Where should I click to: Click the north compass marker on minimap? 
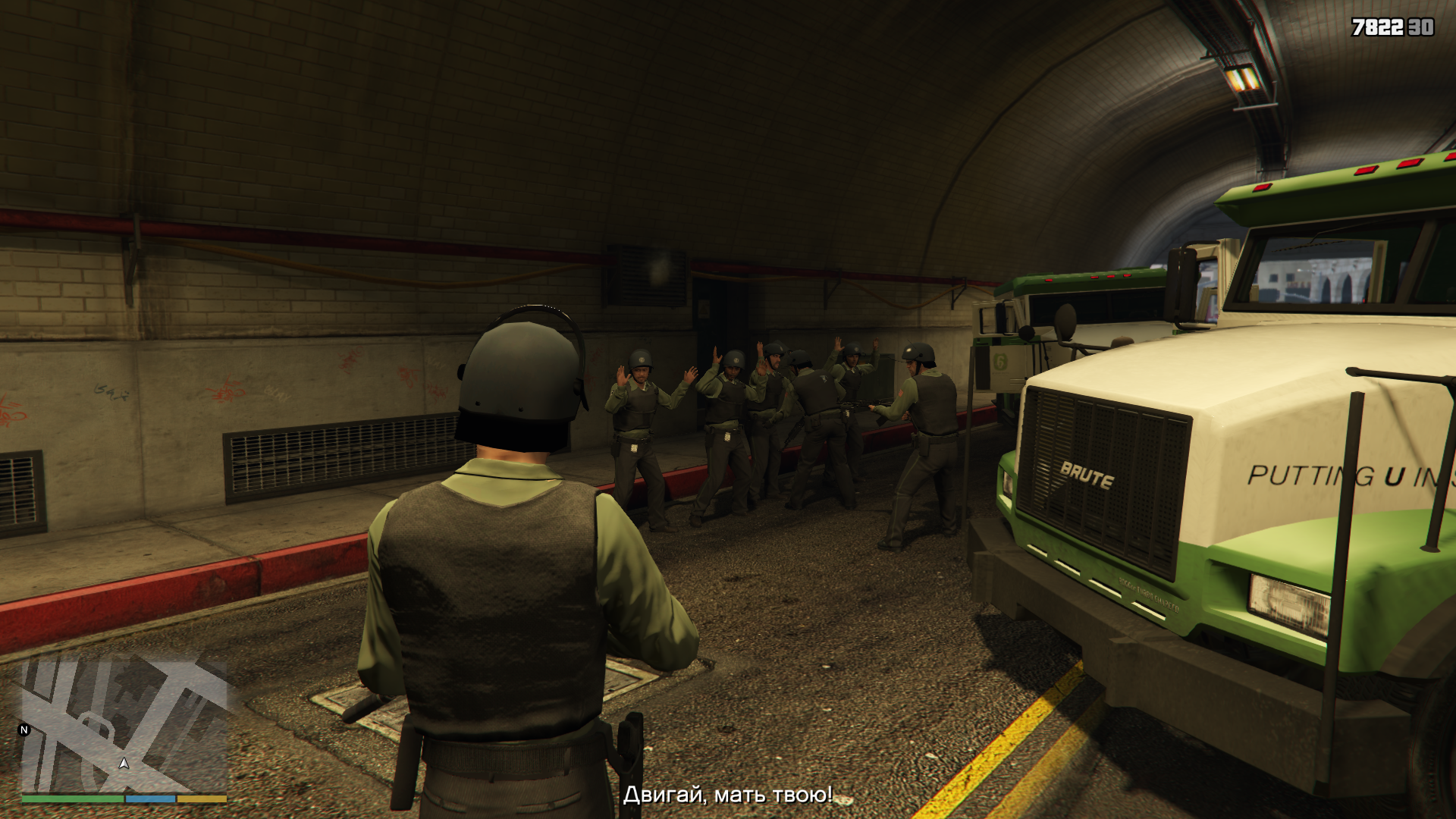pyautogui.click(x=24, y=730)
